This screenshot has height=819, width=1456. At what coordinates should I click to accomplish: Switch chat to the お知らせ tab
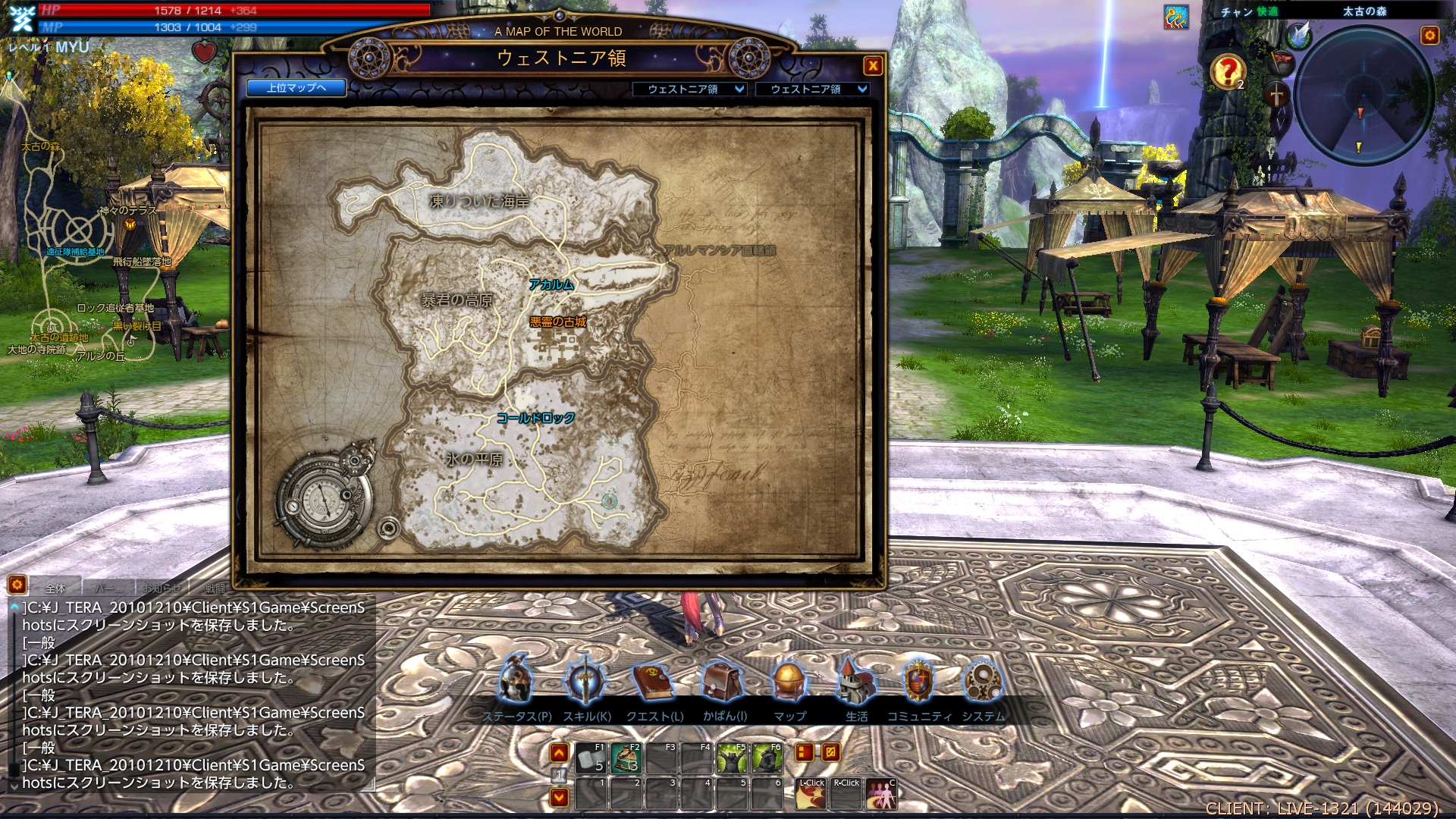click(x=162, y=588)
